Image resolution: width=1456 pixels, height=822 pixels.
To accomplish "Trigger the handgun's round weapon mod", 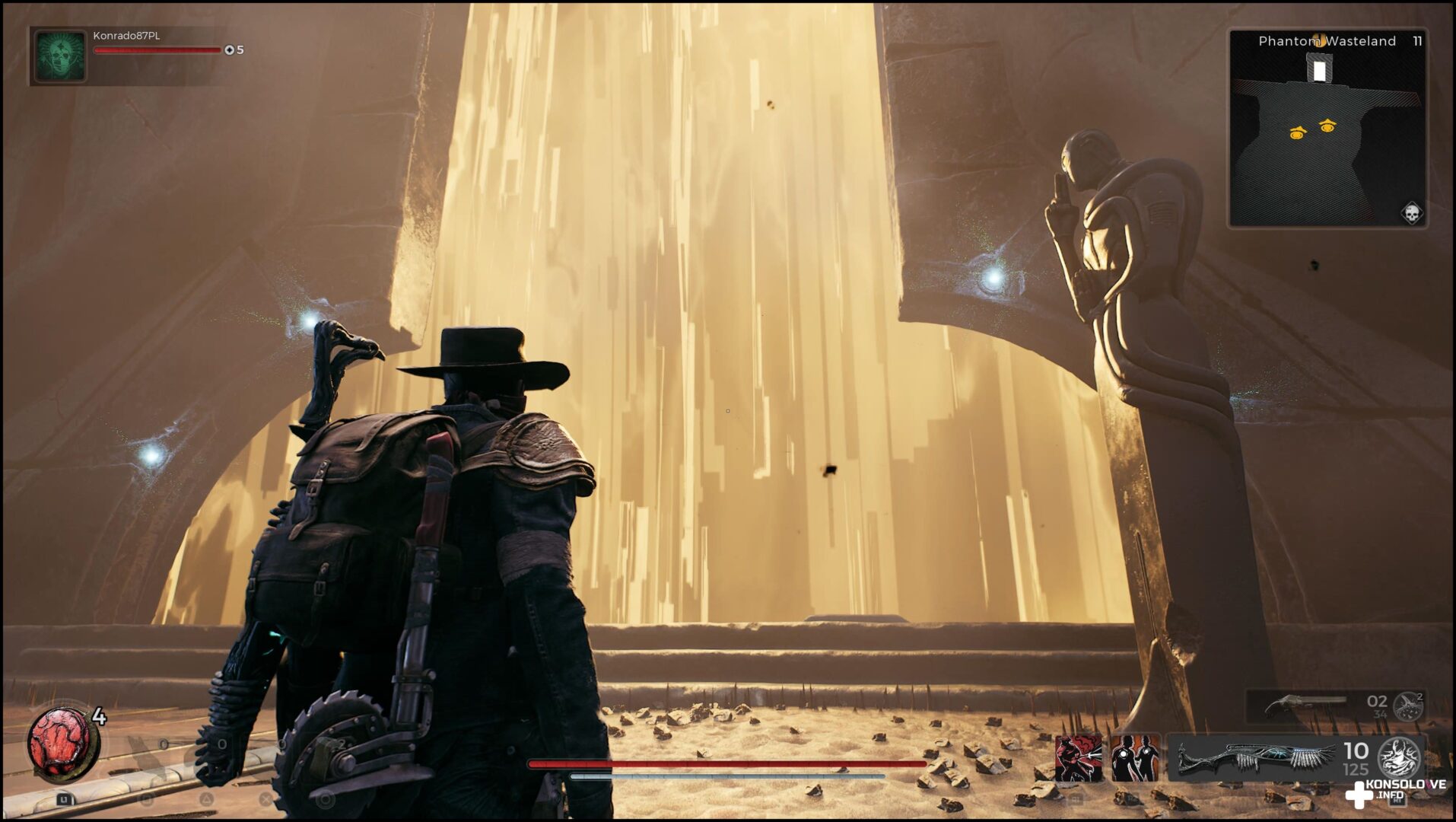I will click(1409, 706).
